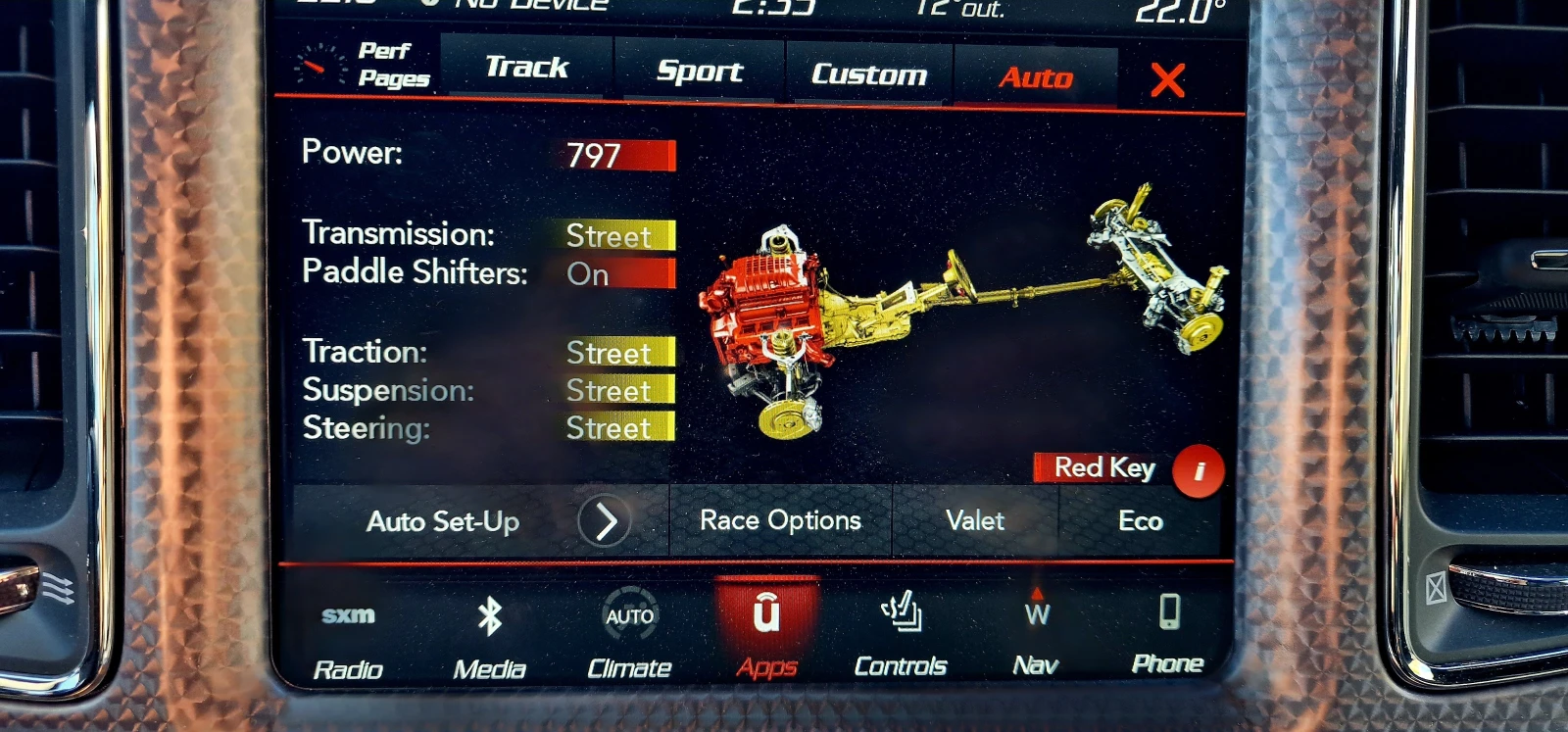Open Race Options
Viewport: 1568px width, 732px height.
click(x=780, y=520)
